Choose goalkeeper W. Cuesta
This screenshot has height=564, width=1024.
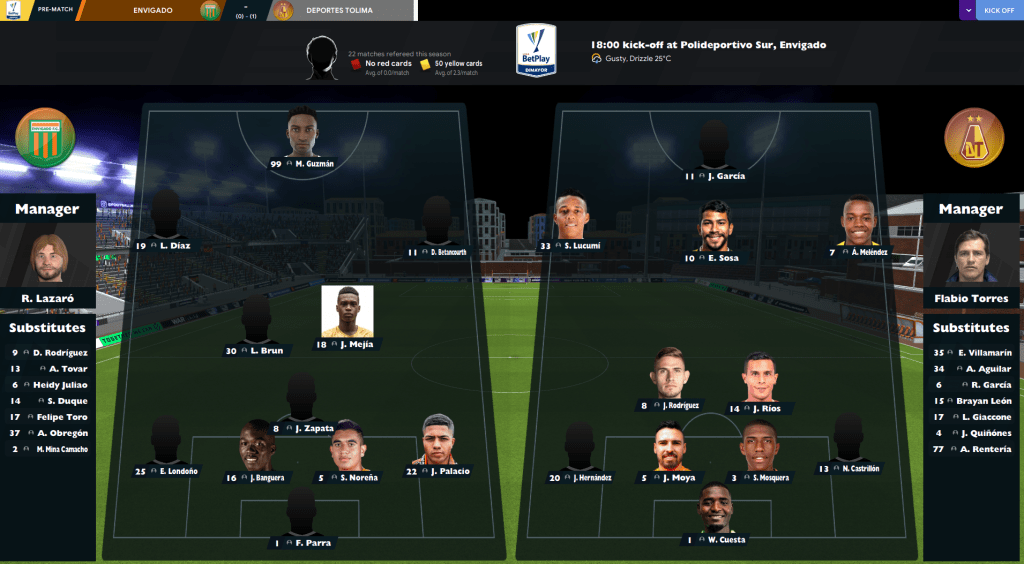point(717,508)
